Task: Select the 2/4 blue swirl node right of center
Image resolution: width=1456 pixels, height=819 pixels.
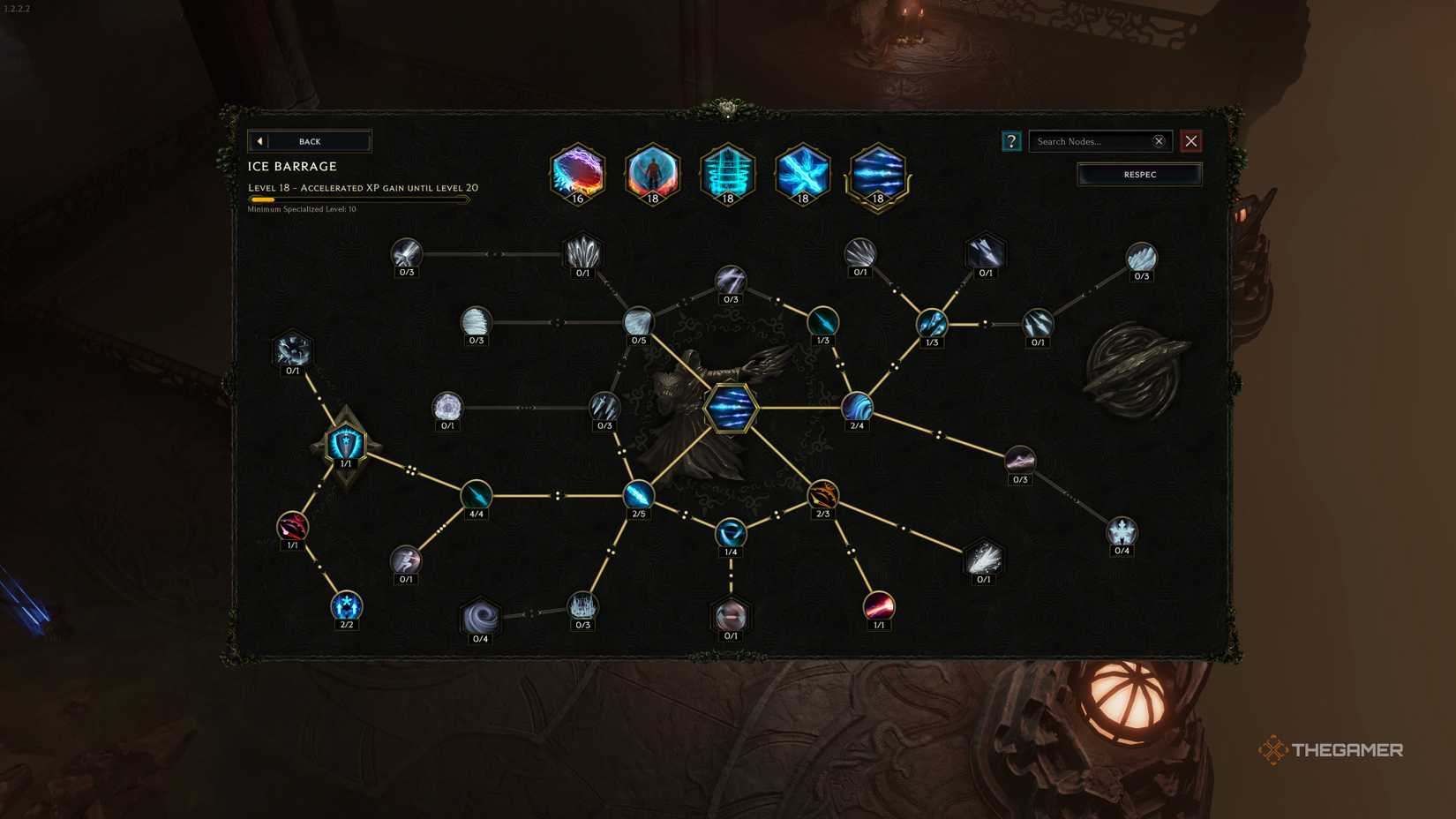Action: pos(857,406)
